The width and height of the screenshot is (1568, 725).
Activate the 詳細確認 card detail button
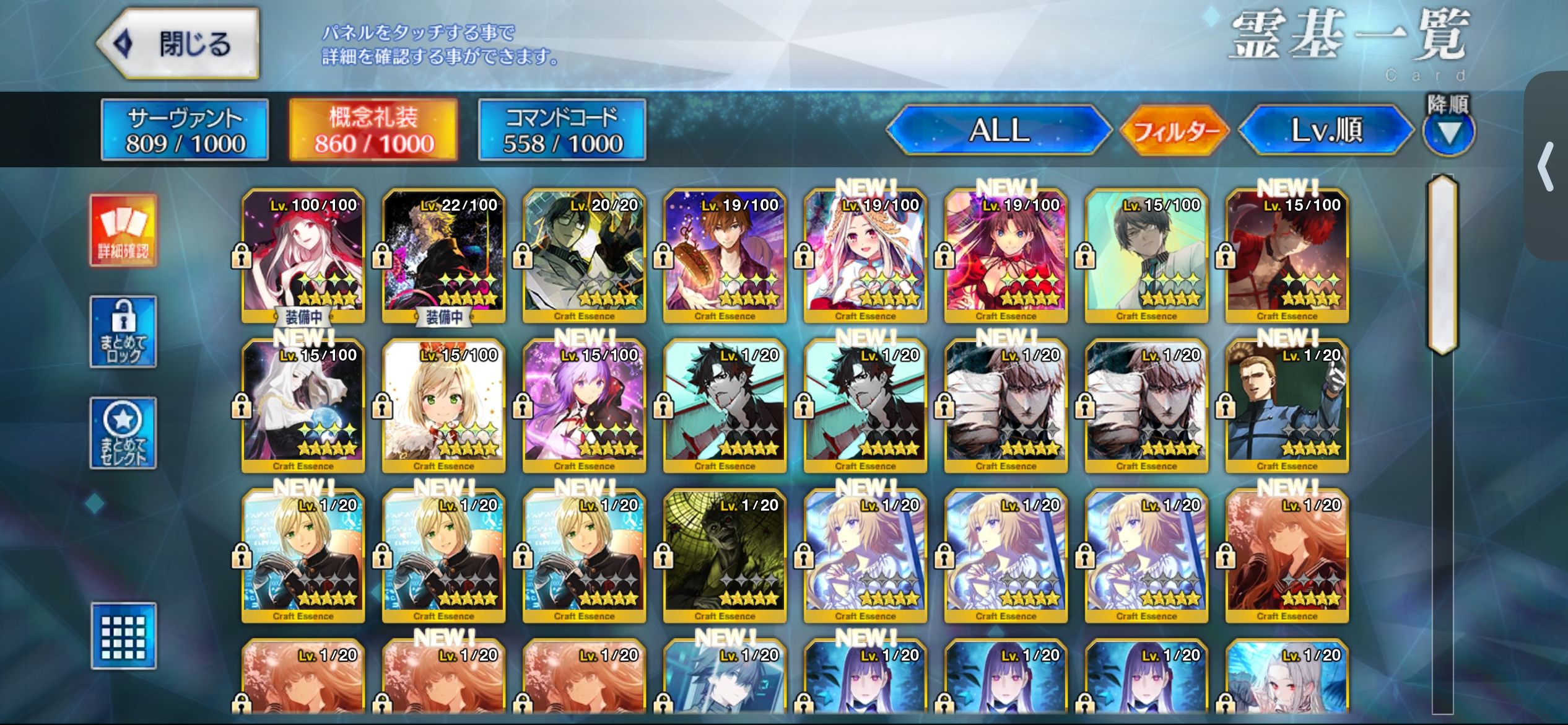[x=123, y=230]
